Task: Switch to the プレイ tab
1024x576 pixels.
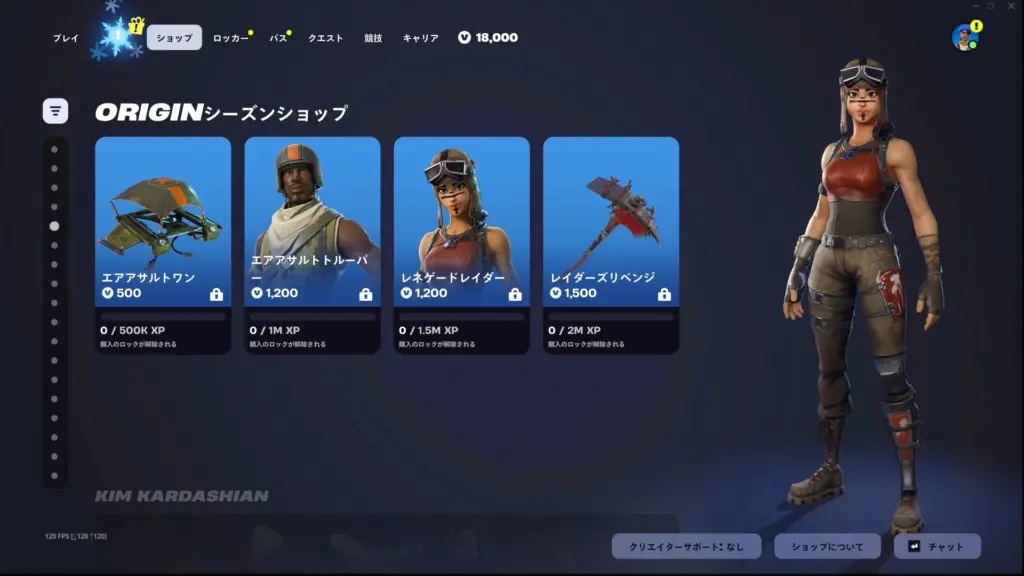Action: [66, 38]
